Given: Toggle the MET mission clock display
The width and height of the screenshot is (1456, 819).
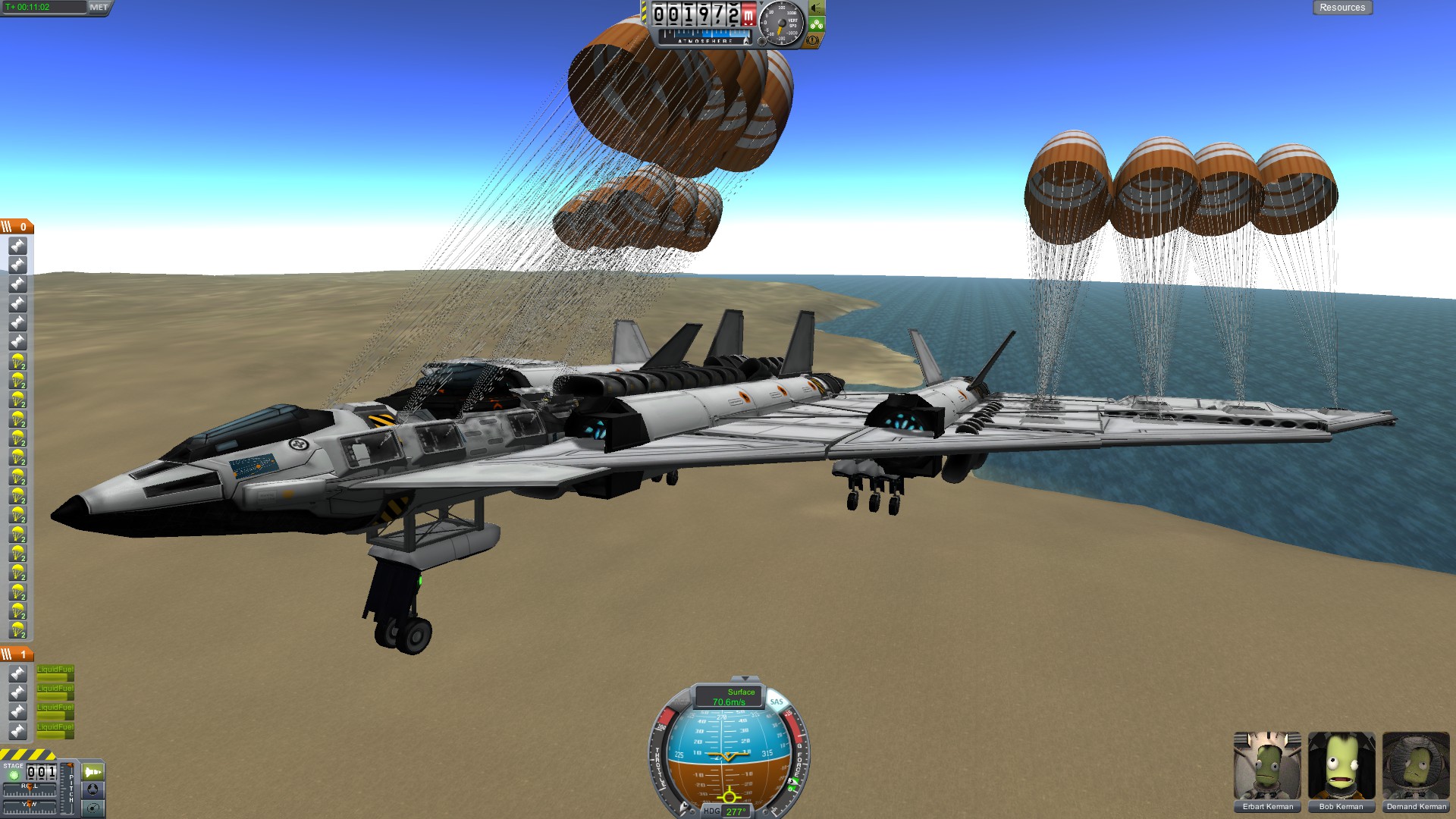Looking at the screenshot, I should click(99, 8).
